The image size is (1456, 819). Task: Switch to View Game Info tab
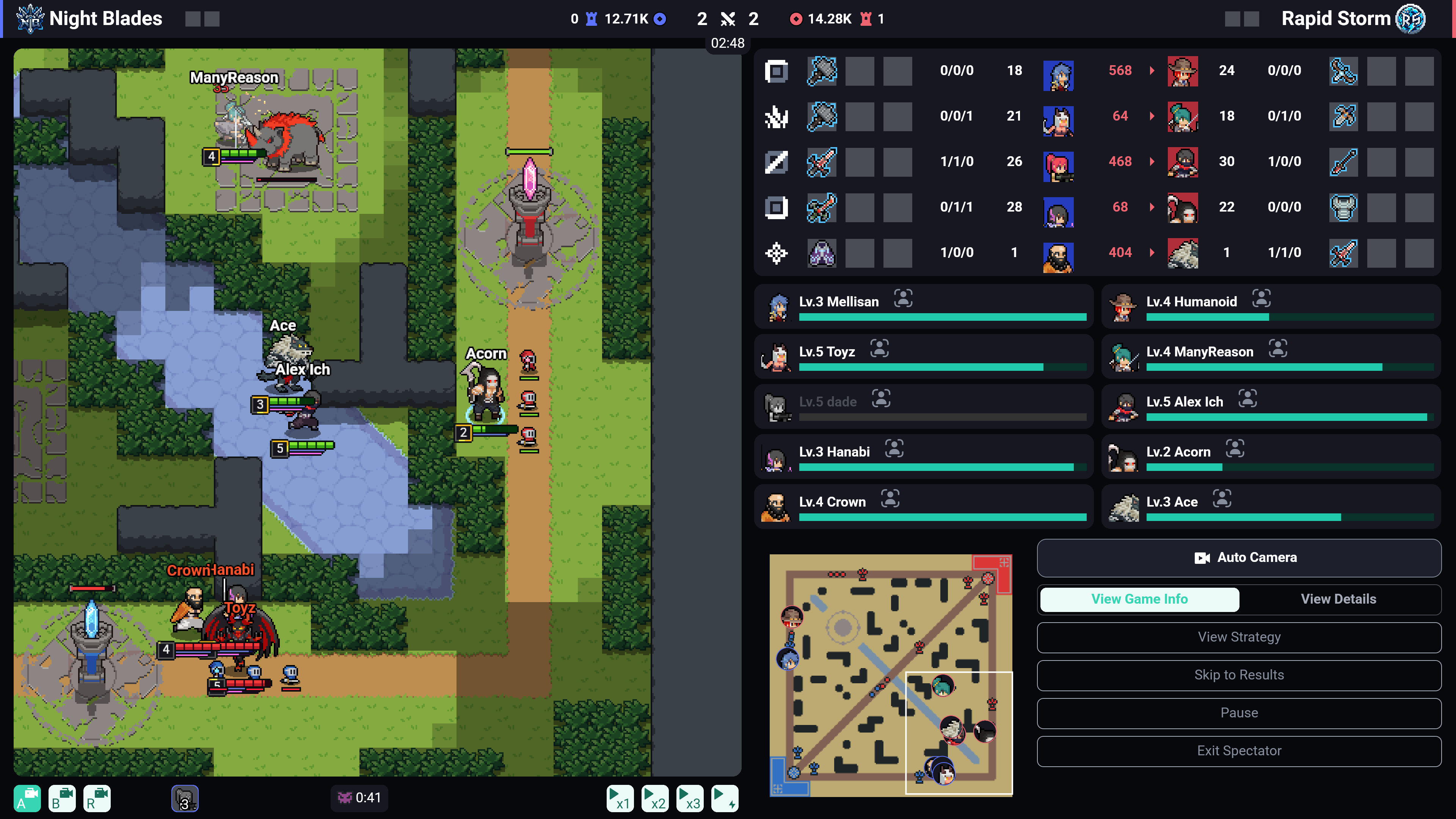pos(1139,599)
